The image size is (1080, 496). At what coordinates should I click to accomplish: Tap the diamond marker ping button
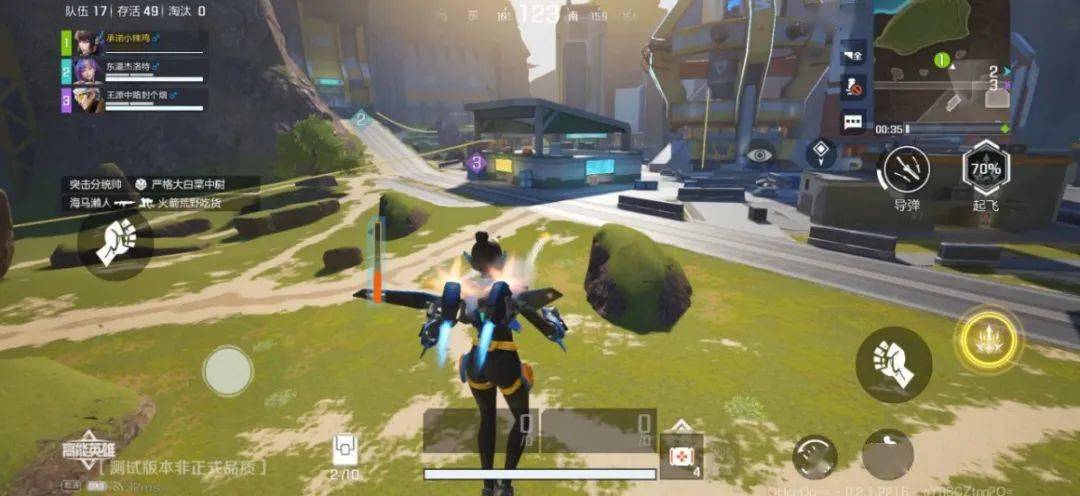pyautogui.click(x=821, y=153)
